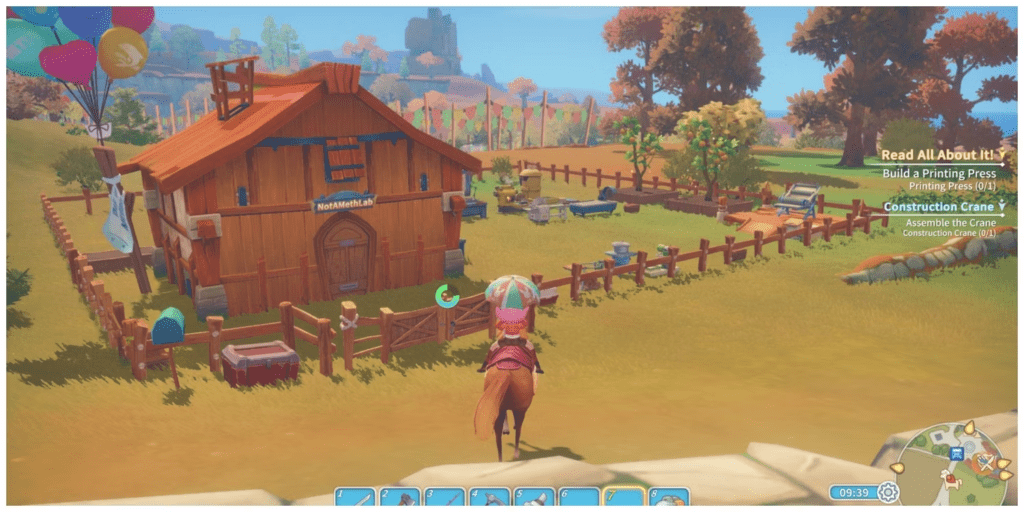
Task: Click the blue building marker on minimap
Action: (957, 453)
